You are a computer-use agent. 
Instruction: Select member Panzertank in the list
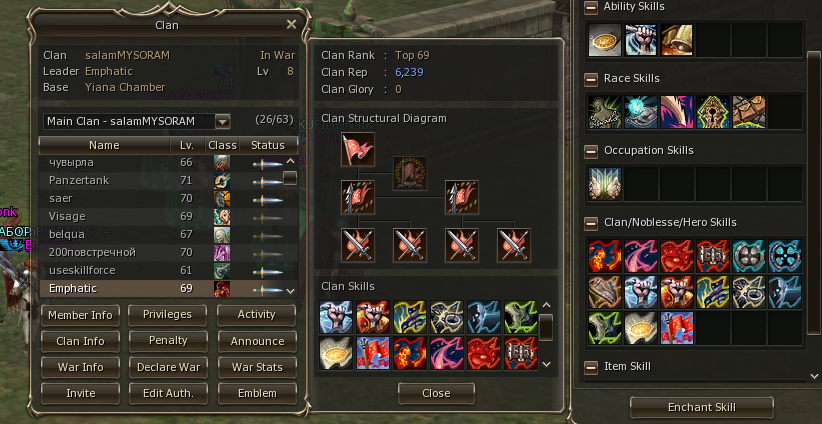(x=79, y=180)
